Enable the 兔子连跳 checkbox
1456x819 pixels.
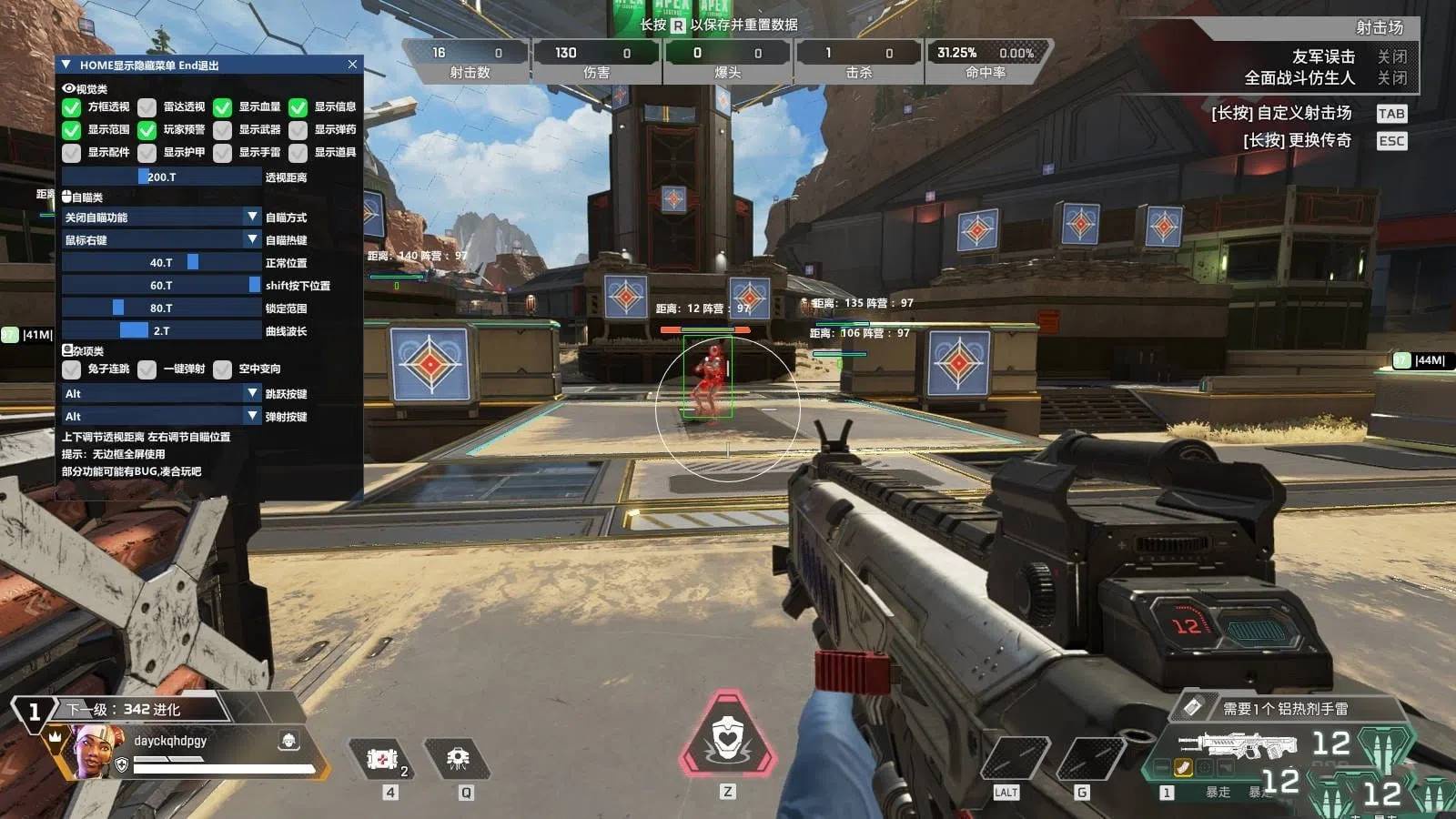[72, 369]
